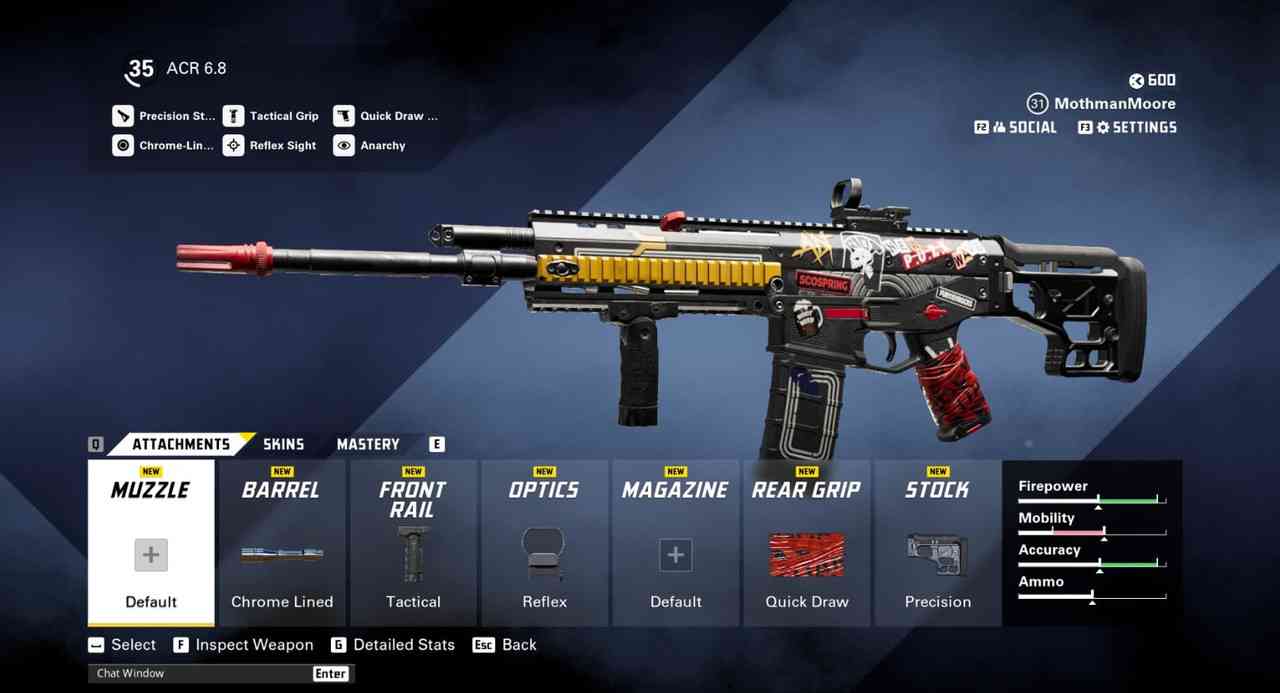This screenshot has width=1280, height=693.
Task: Open the Optics Reflex slot
Action: (x=544, y=542)
